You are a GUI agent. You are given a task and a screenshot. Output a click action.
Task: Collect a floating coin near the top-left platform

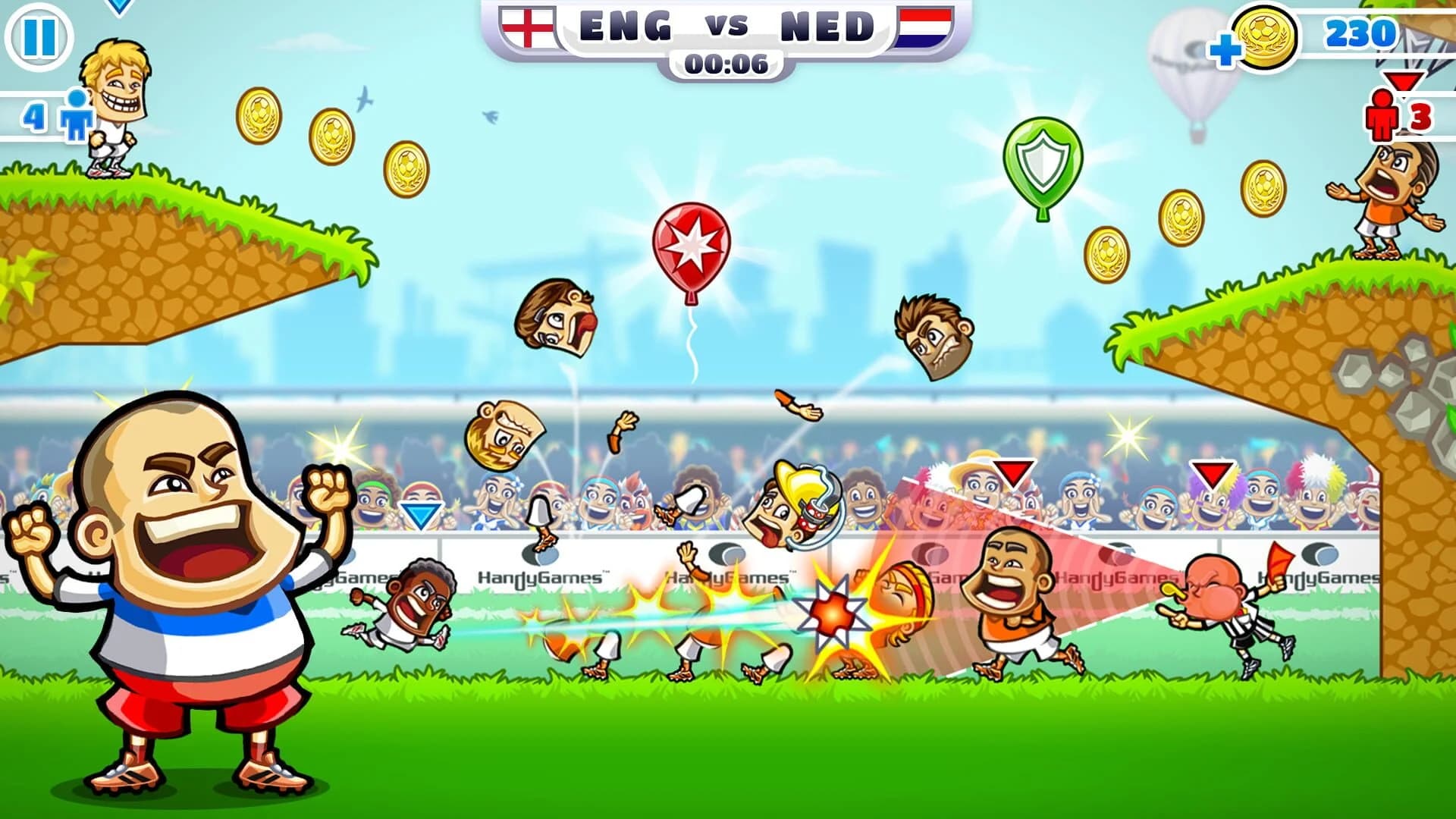(x=258, y=118)
